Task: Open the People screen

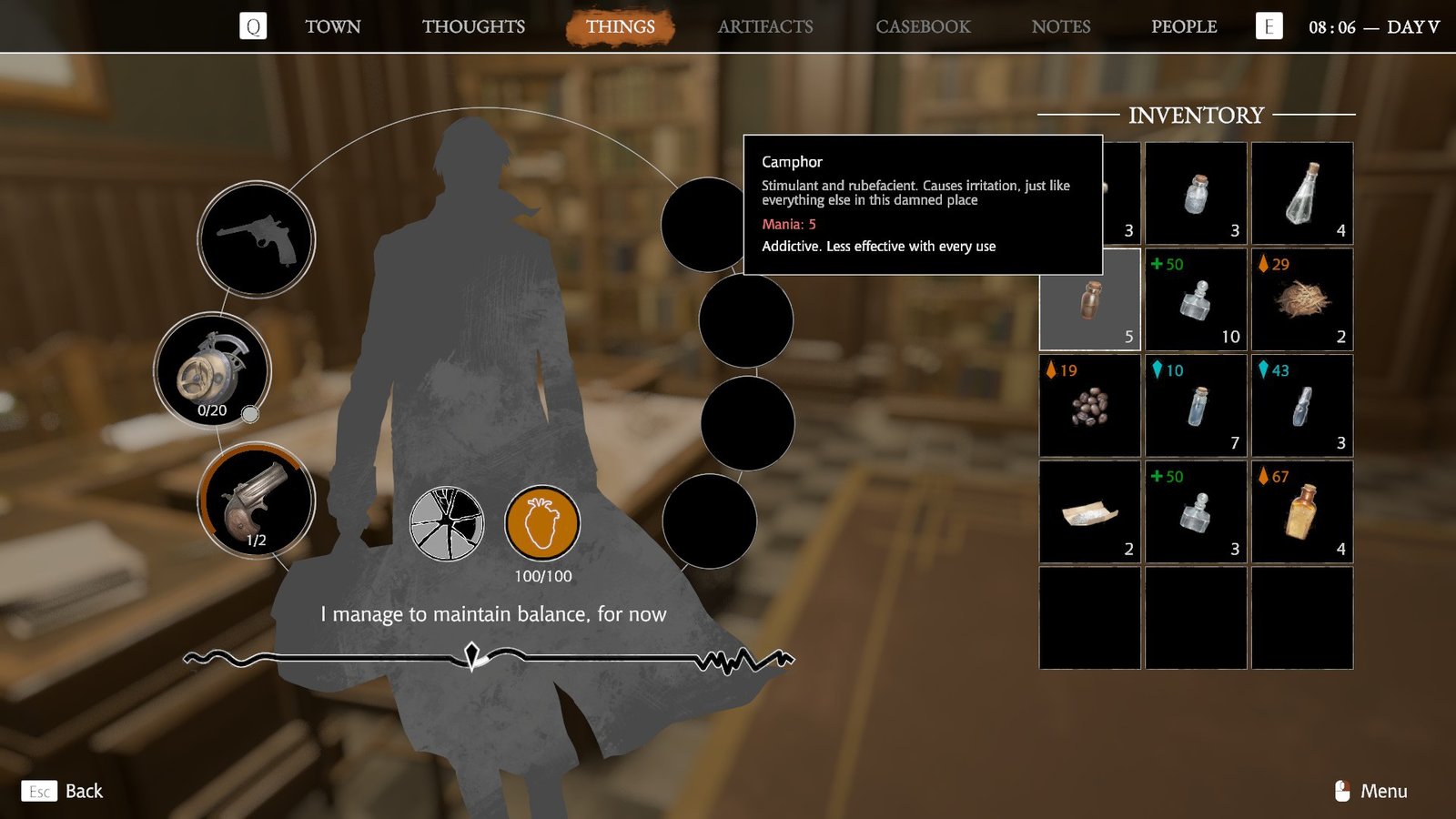Action: 1185,26
